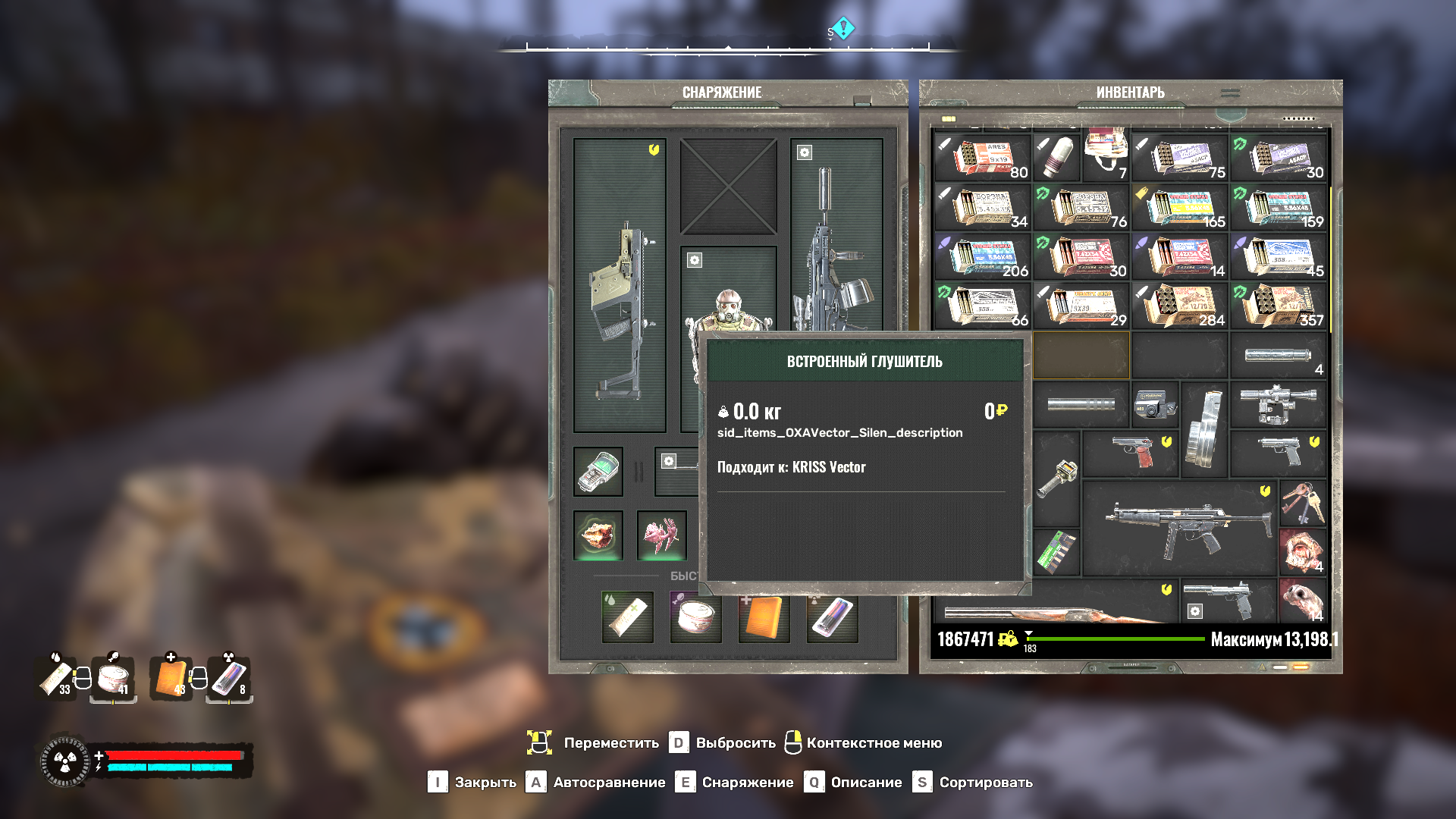Screen dimensions: 1456x819
Task: Choose the bandage quick slot
Action: click(628, 617)
